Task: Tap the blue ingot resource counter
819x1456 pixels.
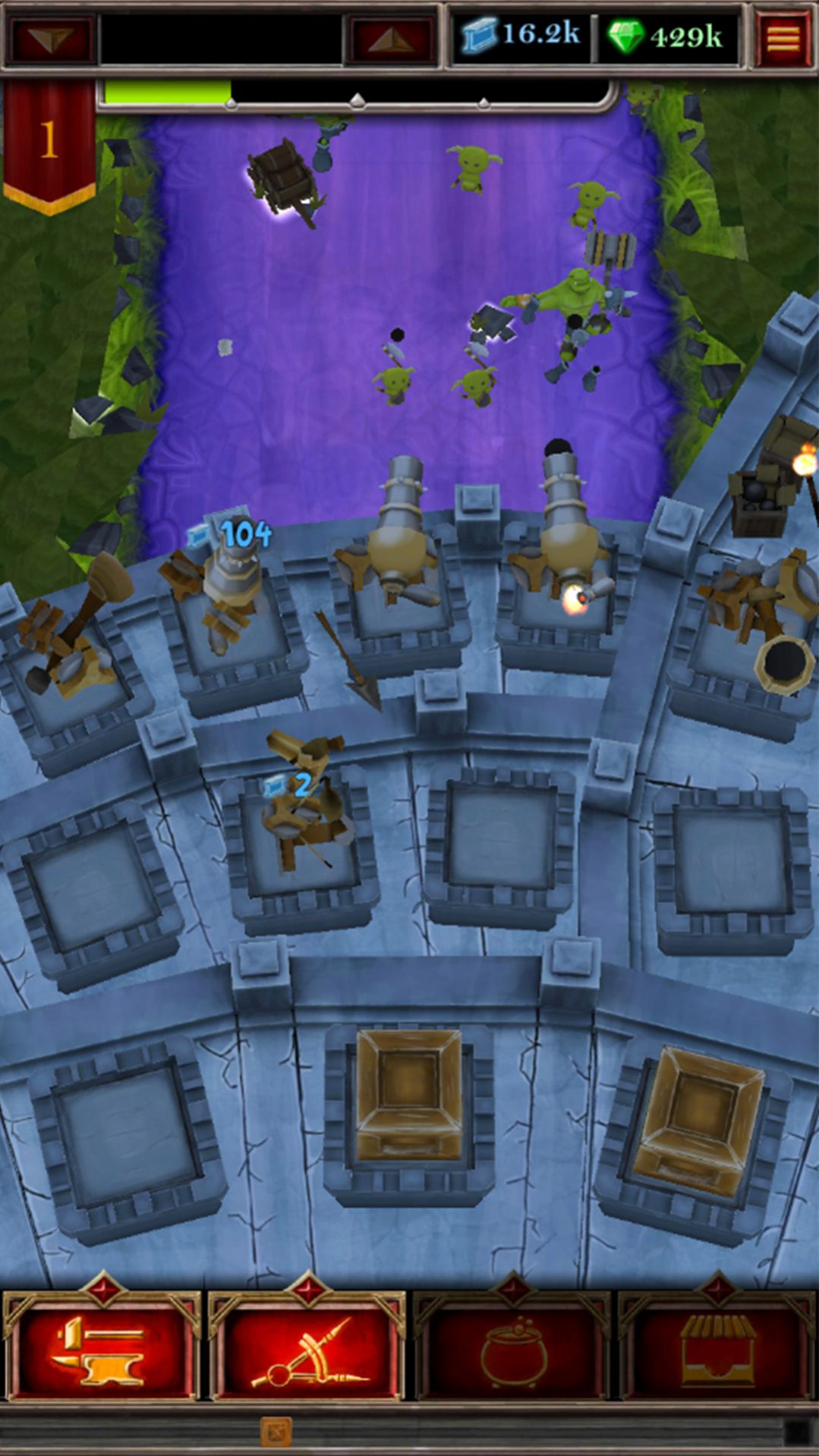Action: point(521,35)
